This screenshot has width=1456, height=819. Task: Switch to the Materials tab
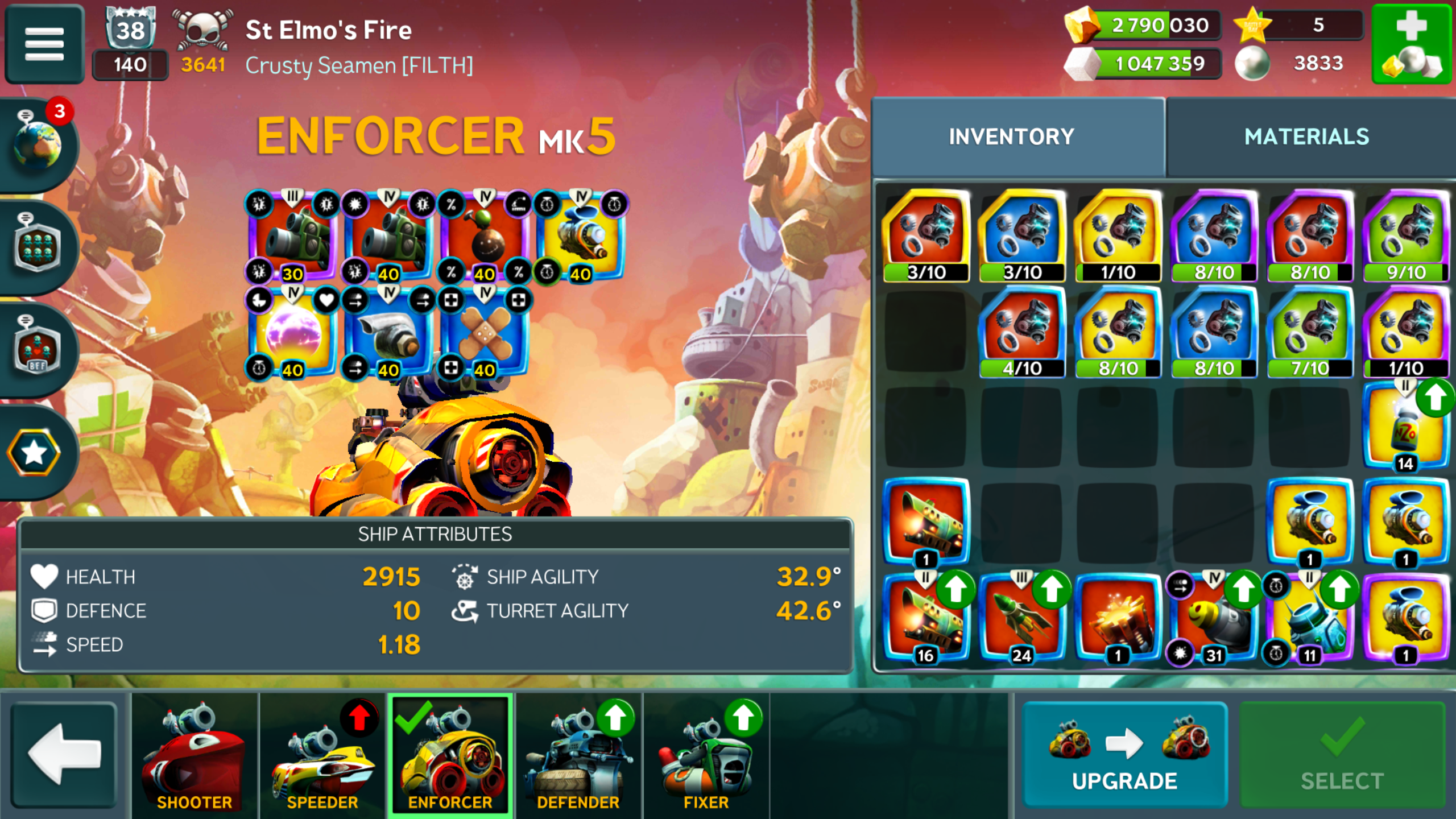coord(1306,137)
